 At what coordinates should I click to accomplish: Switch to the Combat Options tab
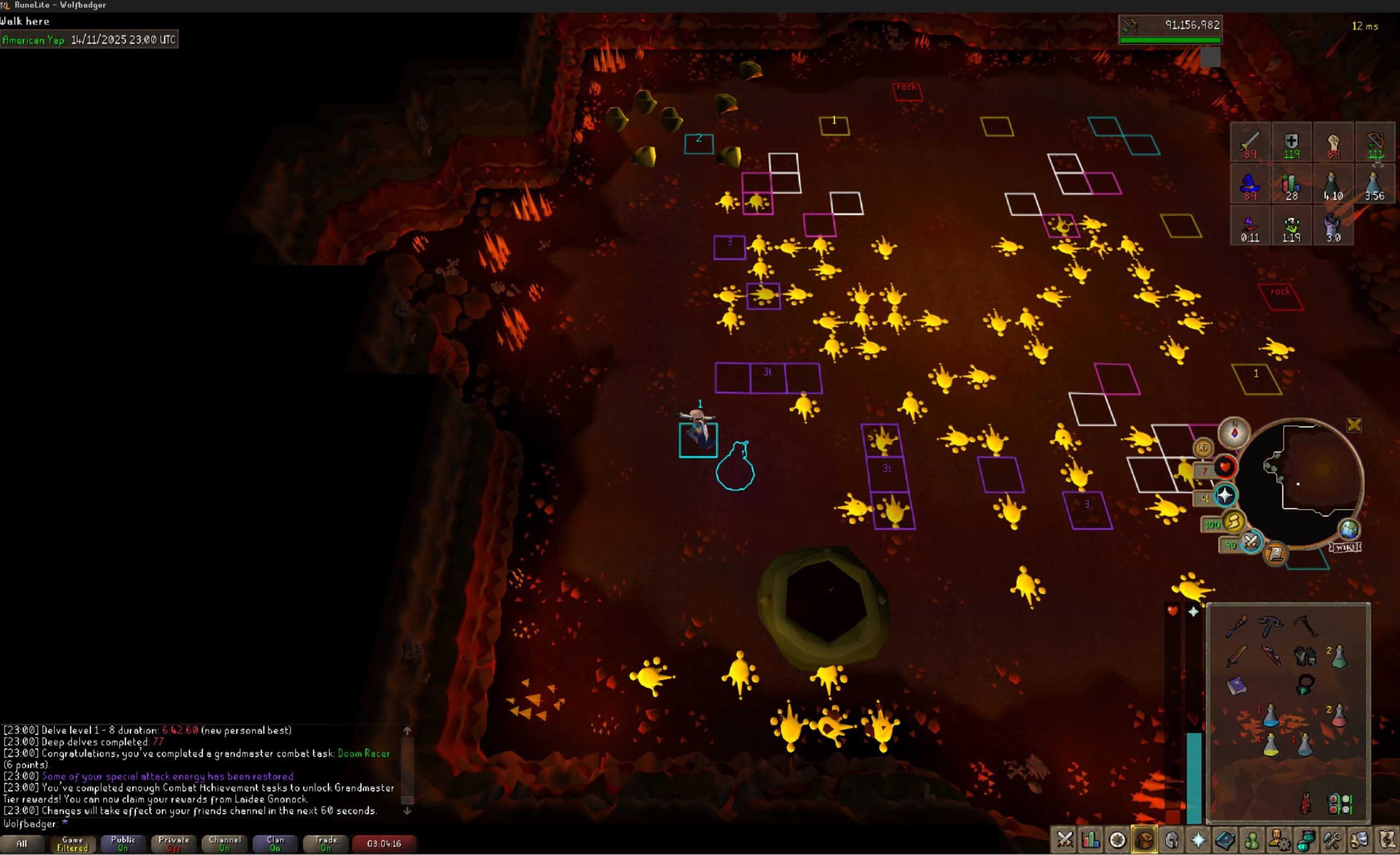click(1064, 840)
